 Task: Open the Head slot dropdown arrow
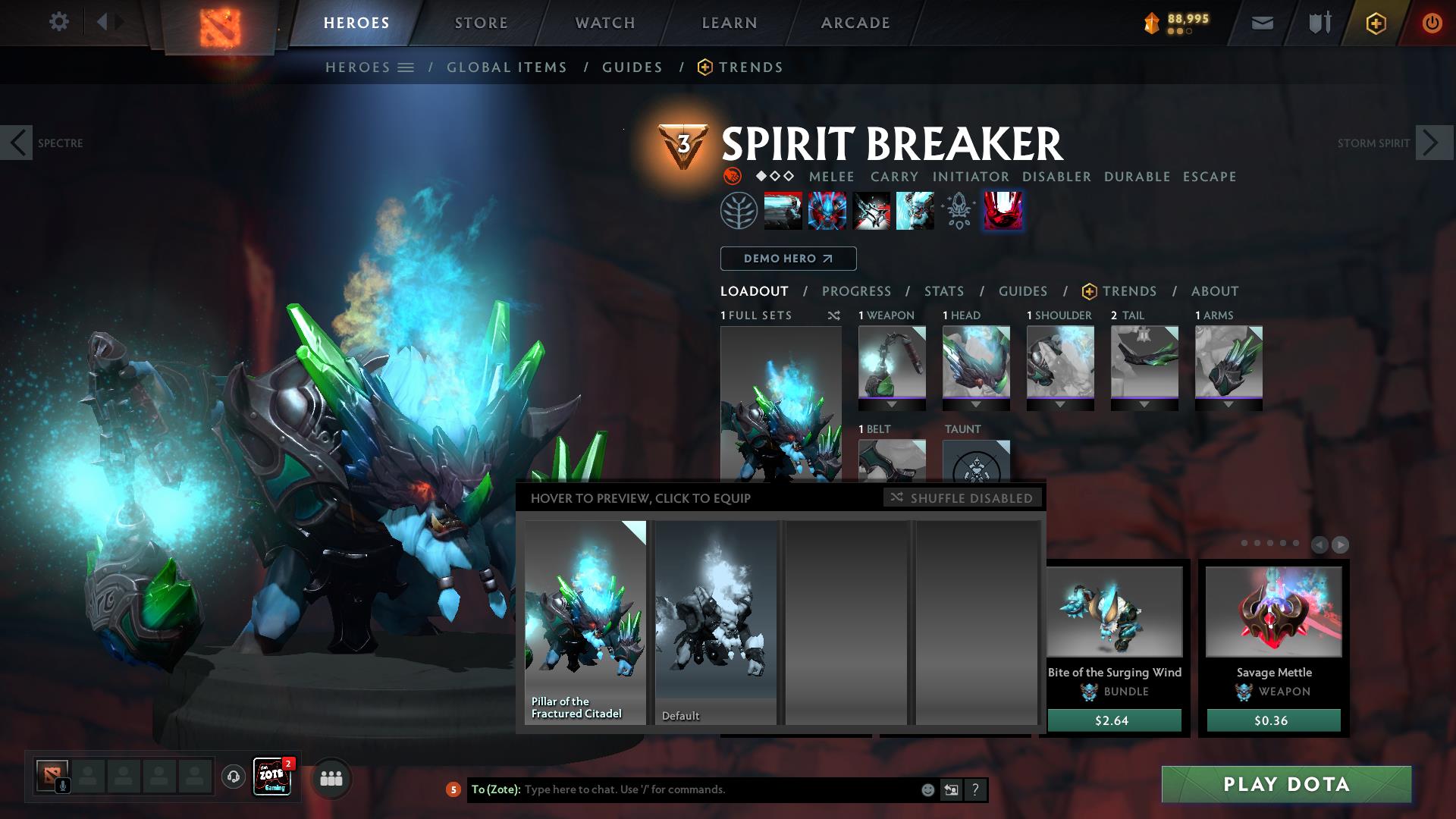976,404
